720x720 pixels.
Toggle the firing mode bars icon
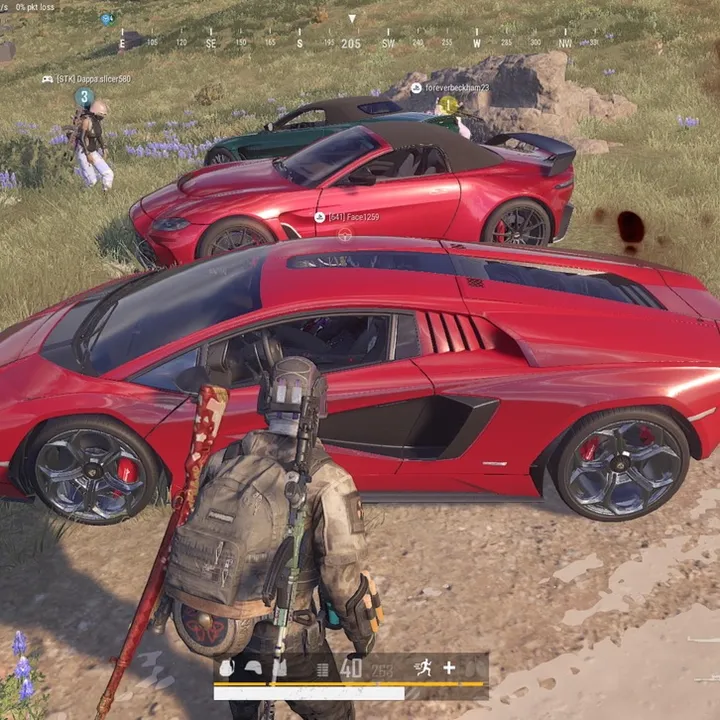click(322, 669)
